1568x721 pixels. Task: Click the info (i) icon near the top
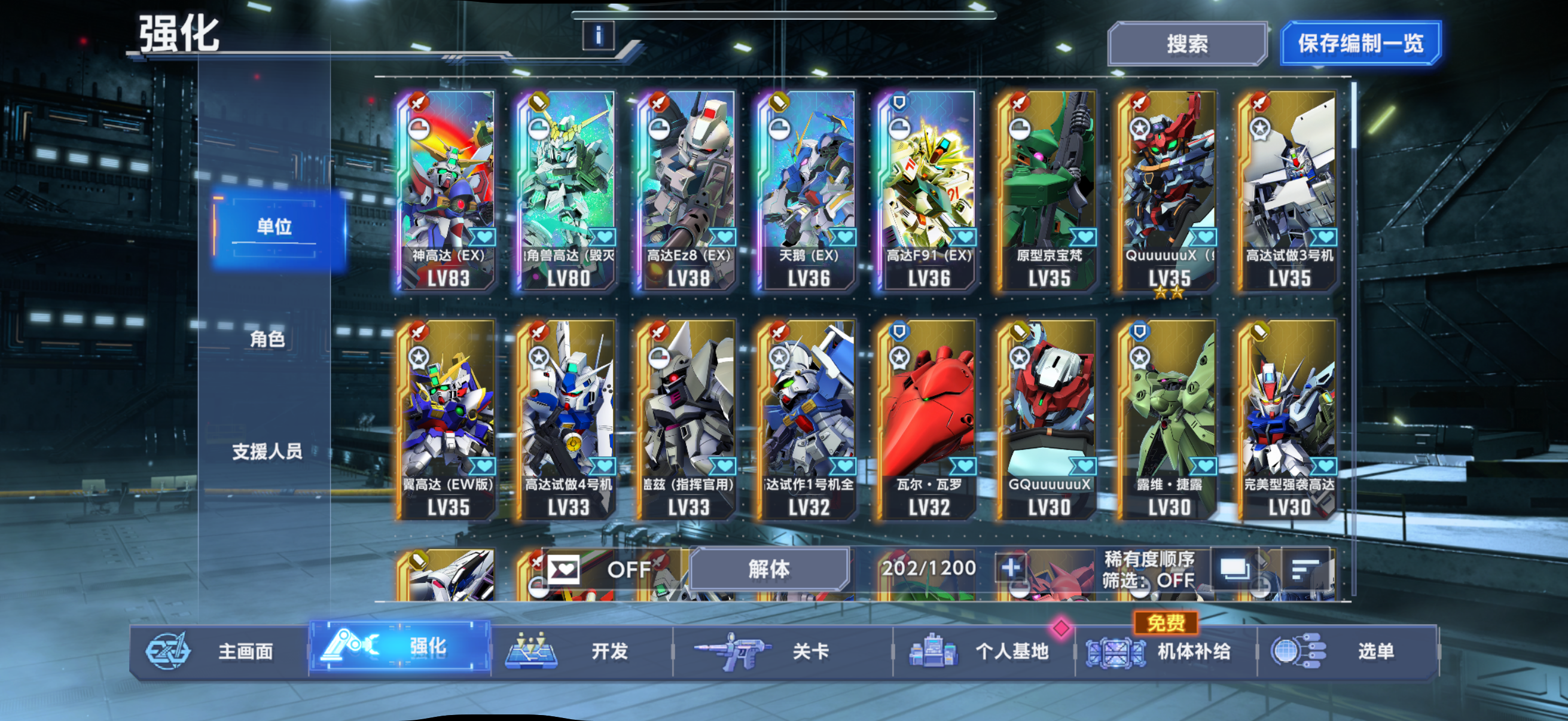[600, 36]
